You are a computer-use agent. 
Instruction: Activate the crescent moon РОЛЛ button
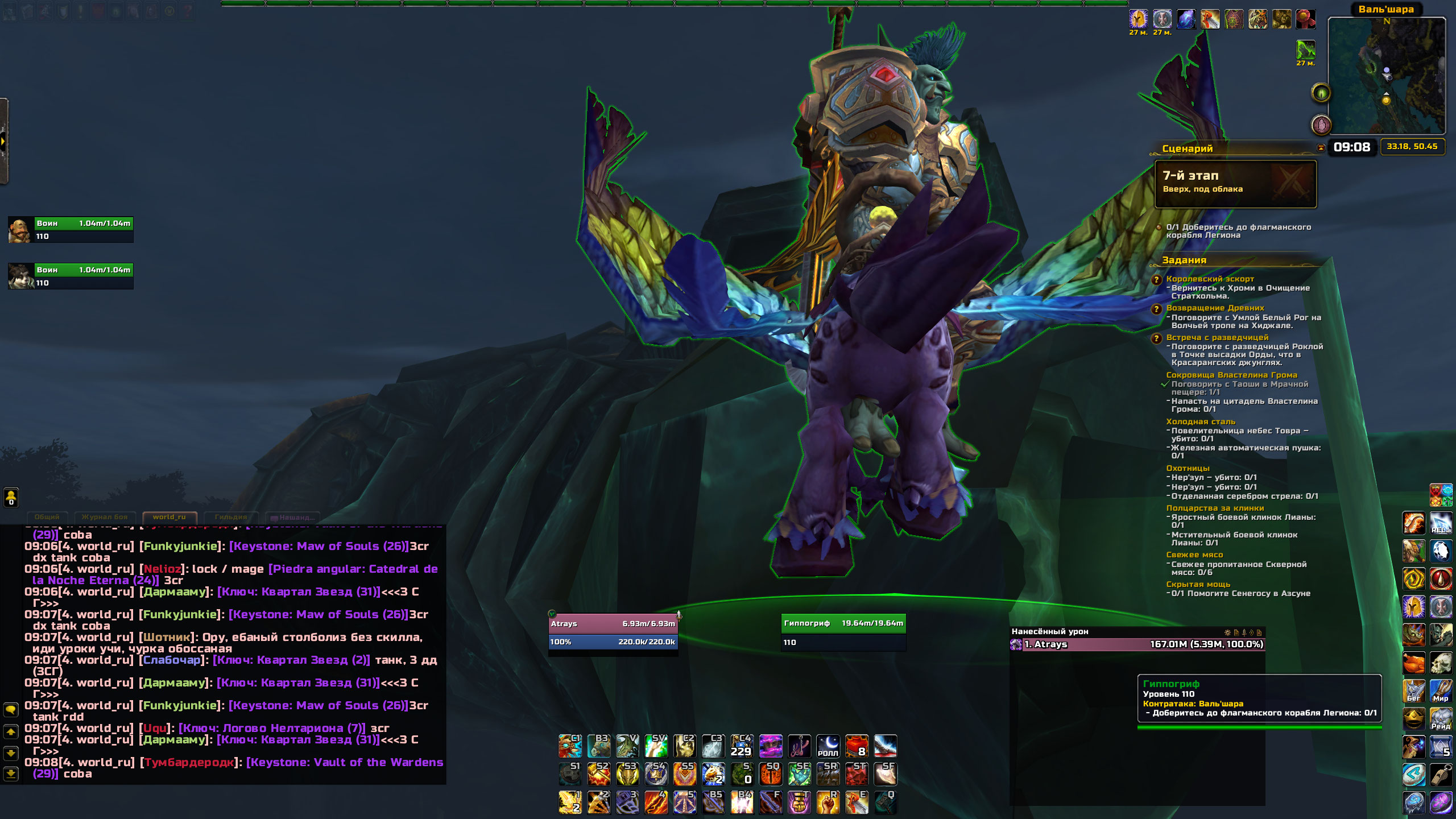point(828,746)
